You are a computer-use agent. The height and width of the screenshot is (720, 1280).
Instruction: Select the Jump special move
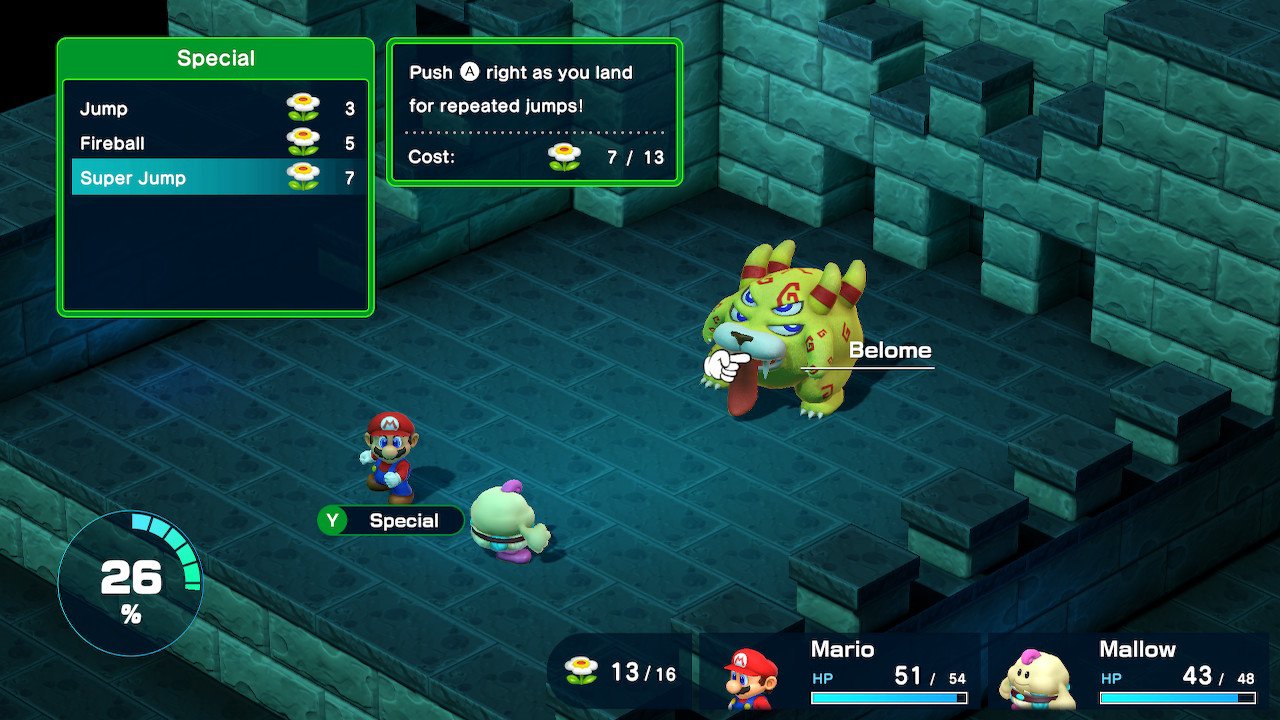click(x=216, y=109)
